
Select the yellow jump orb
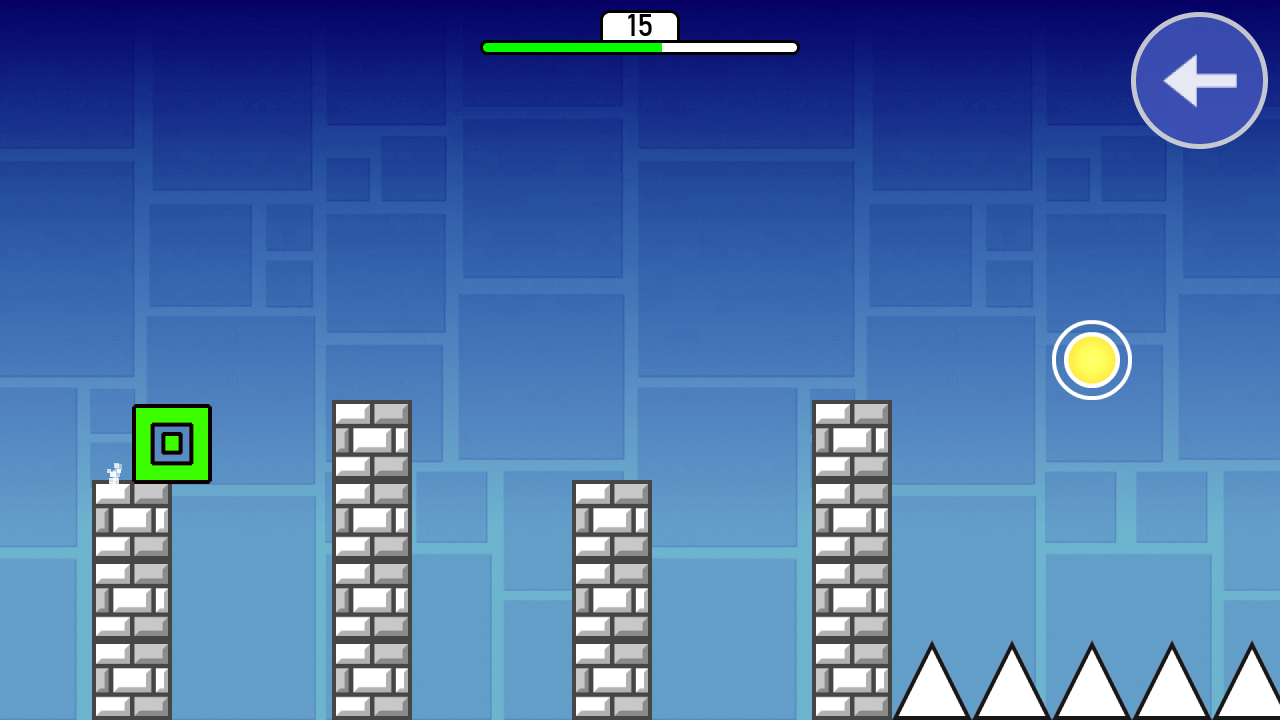[1092, 360]
